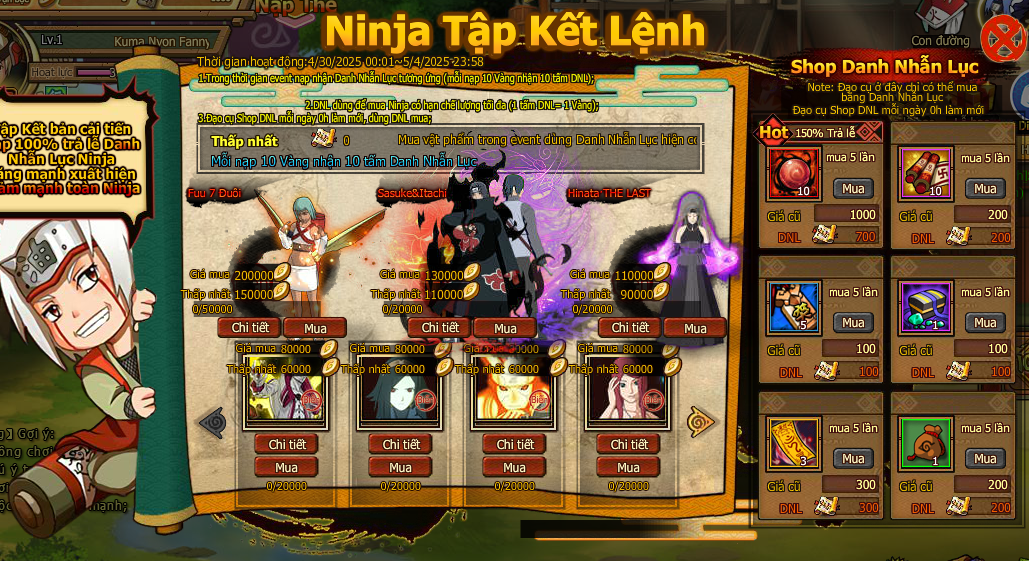Click Mua under Sasuke&Itachi
Screen dimensions: 1029x561
click(505, 328)
